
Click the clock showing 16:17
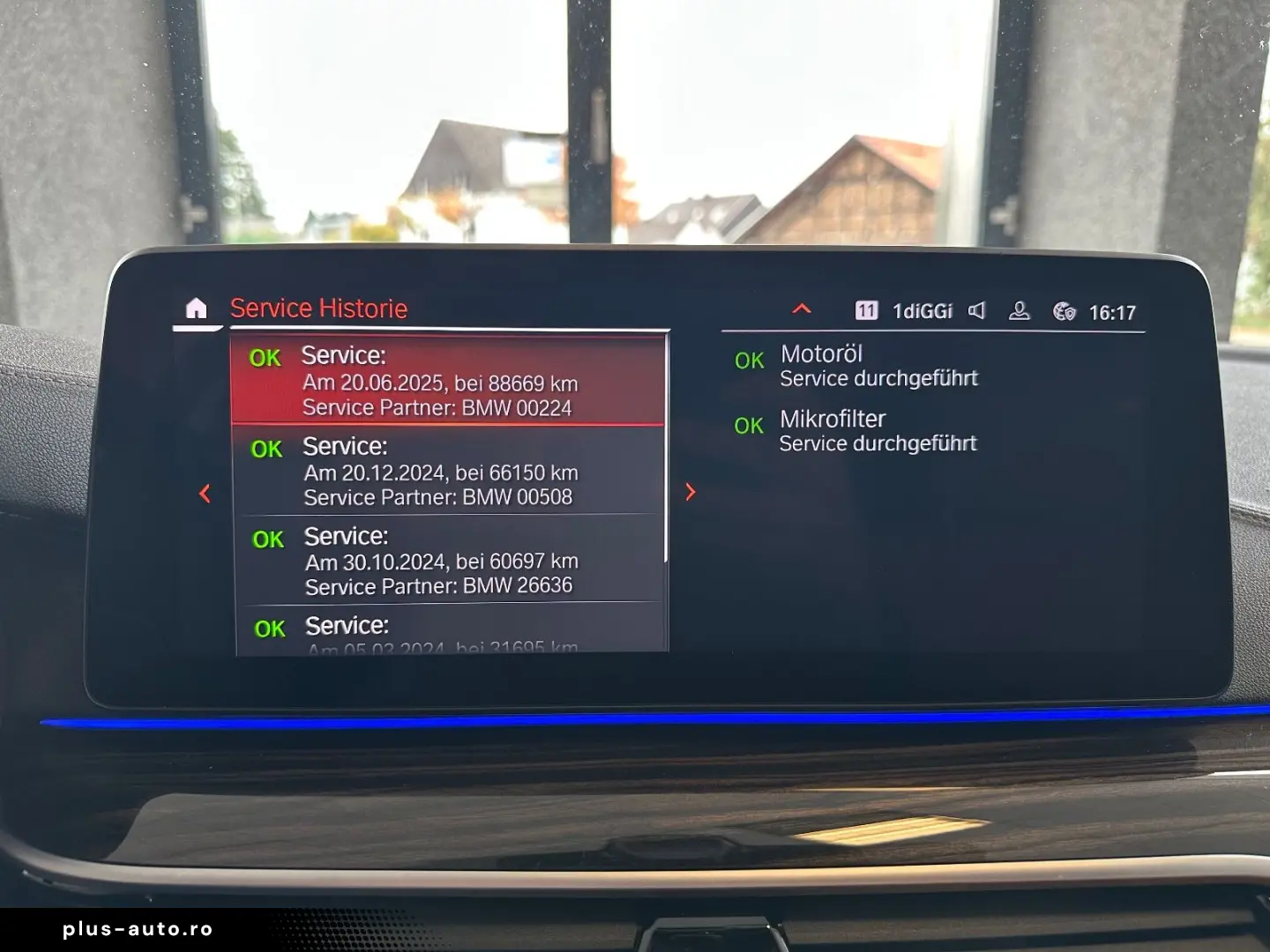(1114, 310)
